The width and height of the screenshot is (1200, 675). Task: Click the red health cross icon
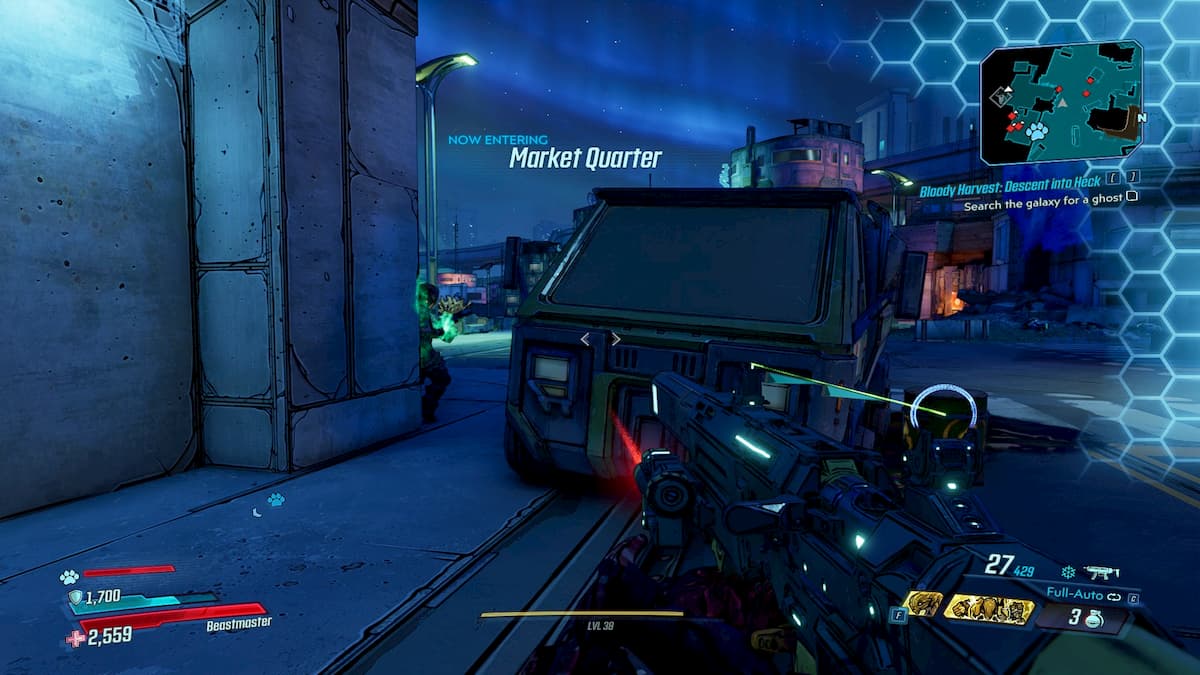pyautogui.click(x=74, y=638)
